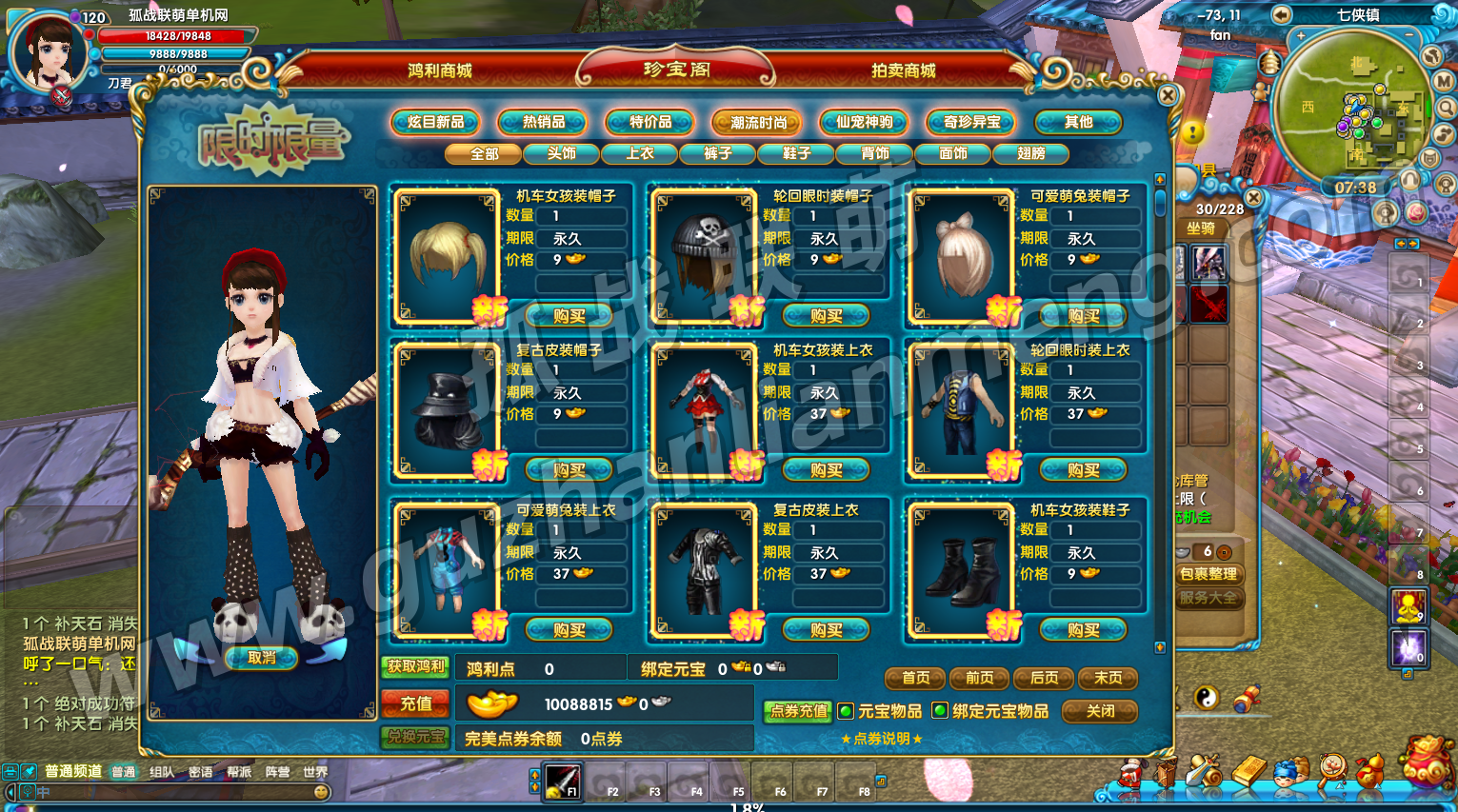Filter items by 头饰 subcategory
The image size is (1458, 812).
562,153
